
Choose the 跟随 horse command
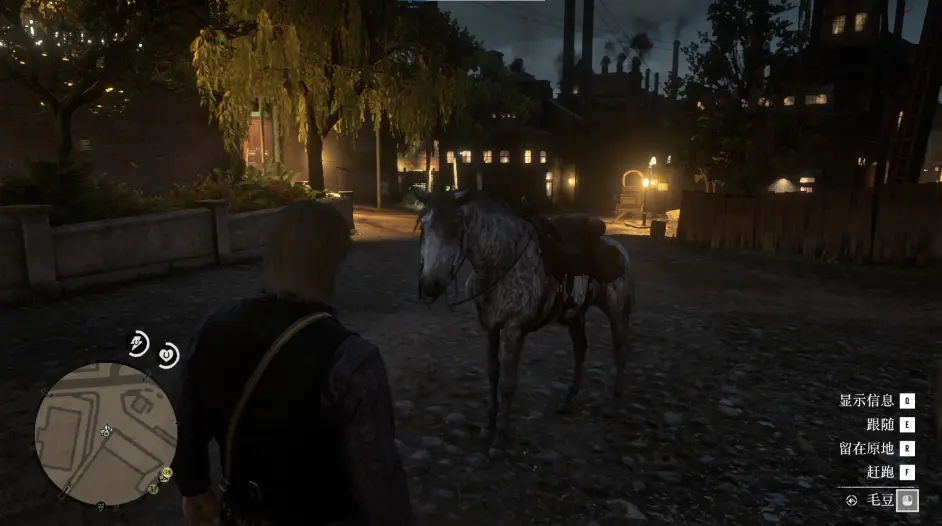click(880, 425)
